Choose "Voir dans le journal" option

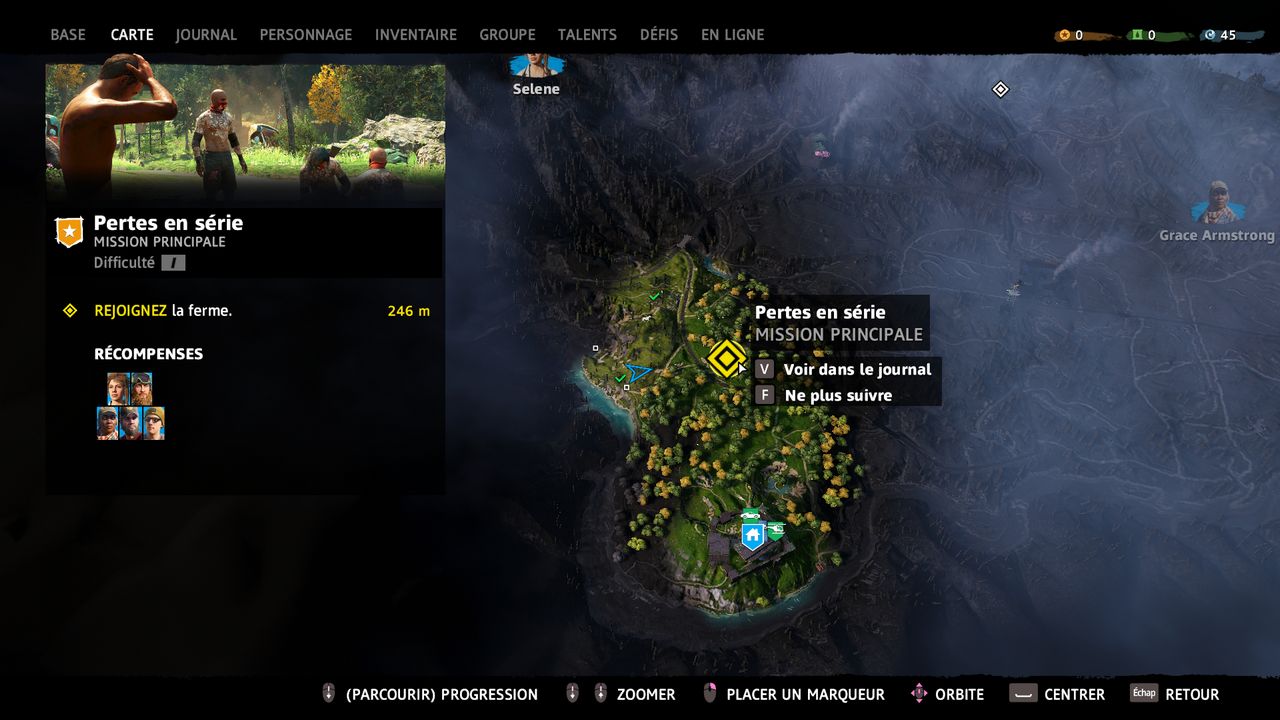coord(846,369)
